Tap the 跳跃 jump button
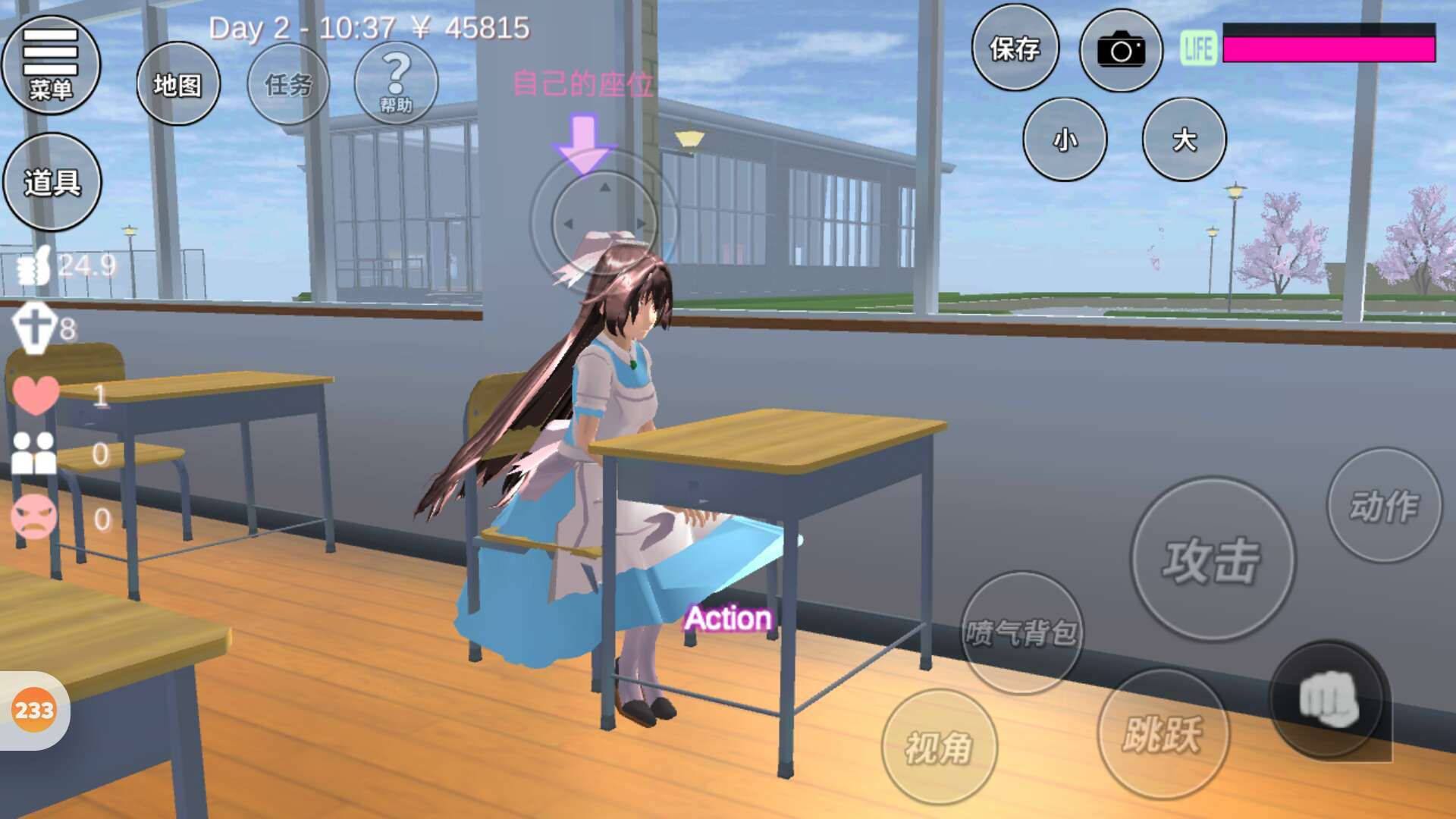The height and width of the screenshot is (819, 1456). (x=1163, y=734)
